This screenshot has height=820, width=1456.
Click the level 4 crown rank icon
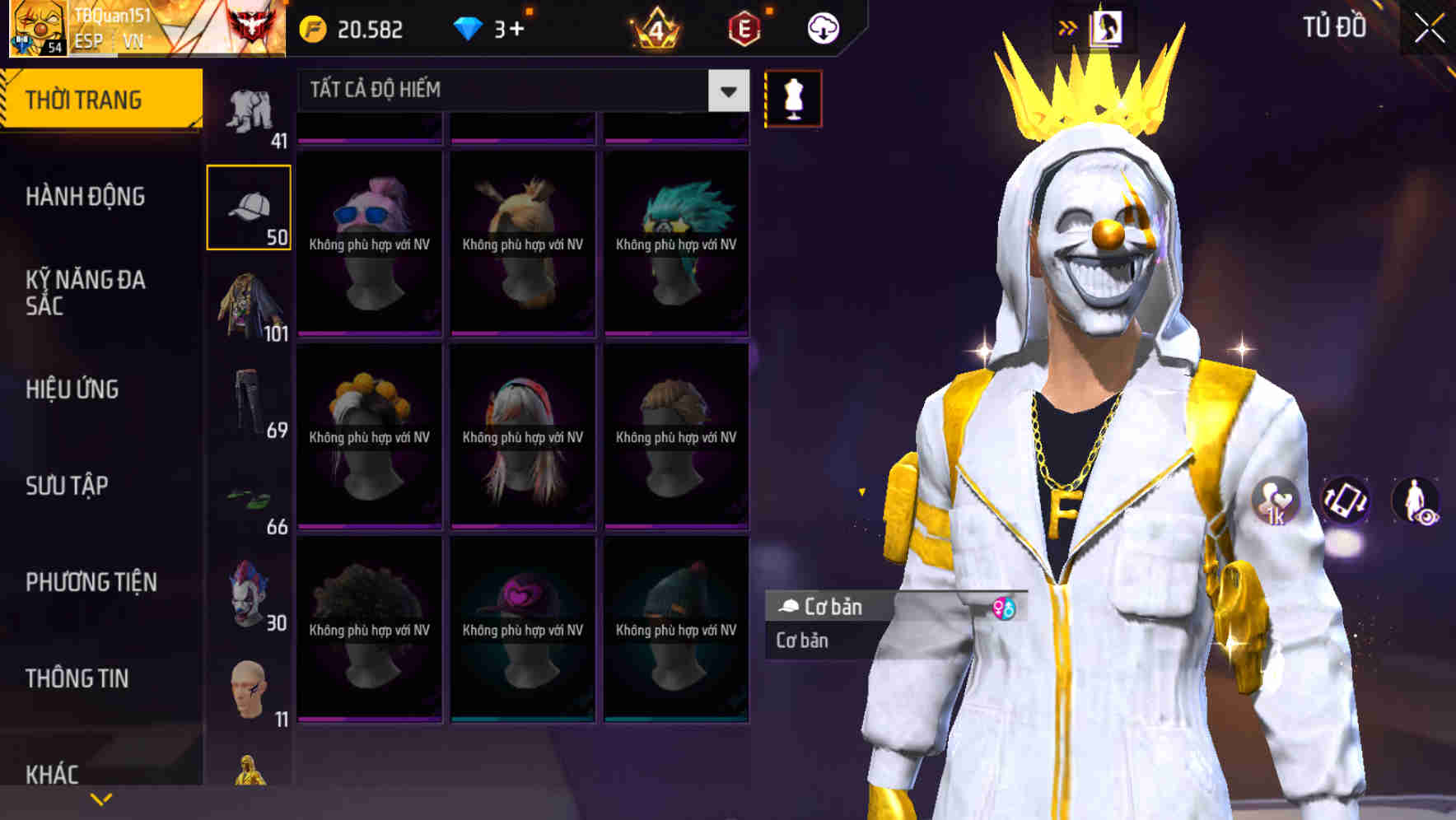point(653,27)
